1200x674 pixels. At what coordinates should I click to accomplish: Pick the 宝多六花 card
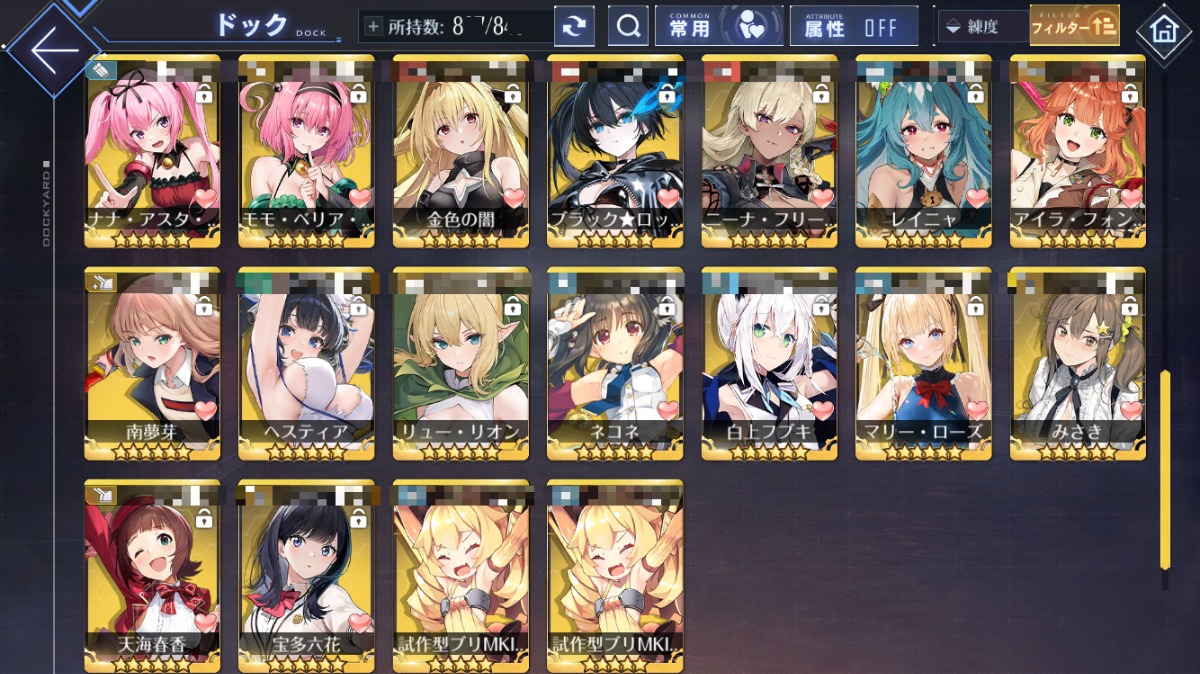point(306,574)
